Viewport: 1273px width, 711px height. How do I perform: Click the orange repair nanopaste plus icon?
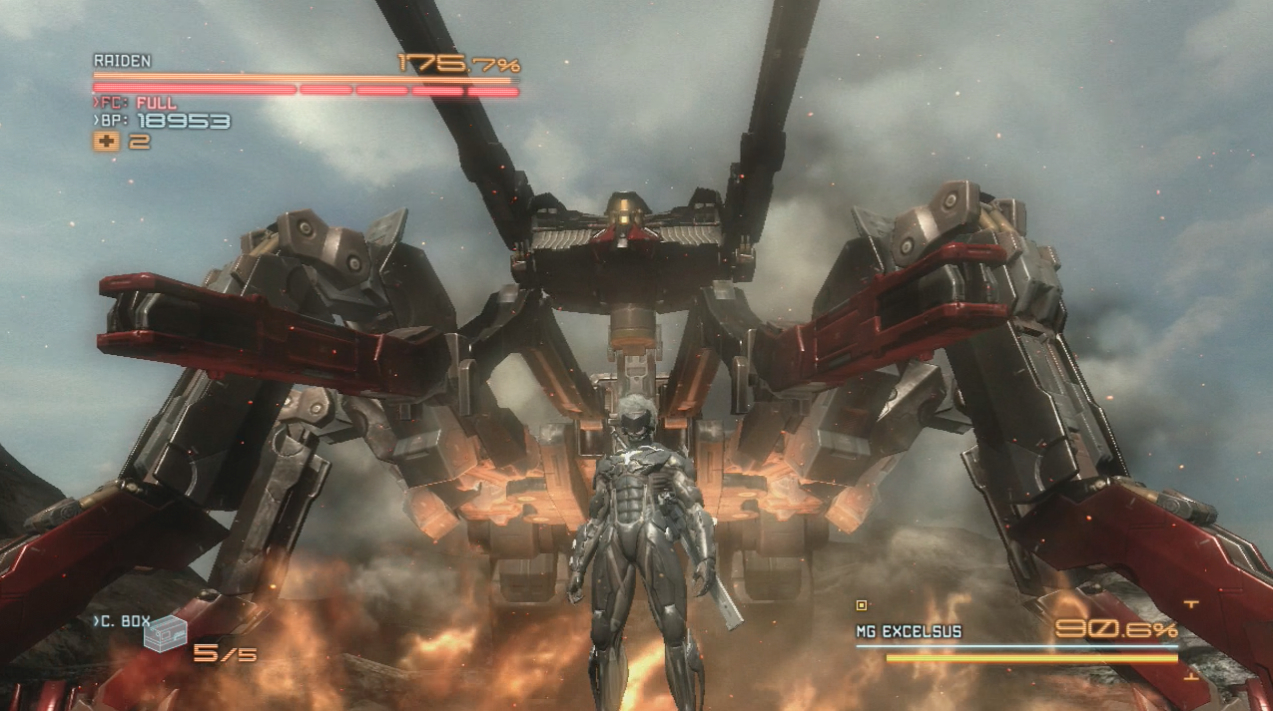pyautogui.click(x=106, y=142)
